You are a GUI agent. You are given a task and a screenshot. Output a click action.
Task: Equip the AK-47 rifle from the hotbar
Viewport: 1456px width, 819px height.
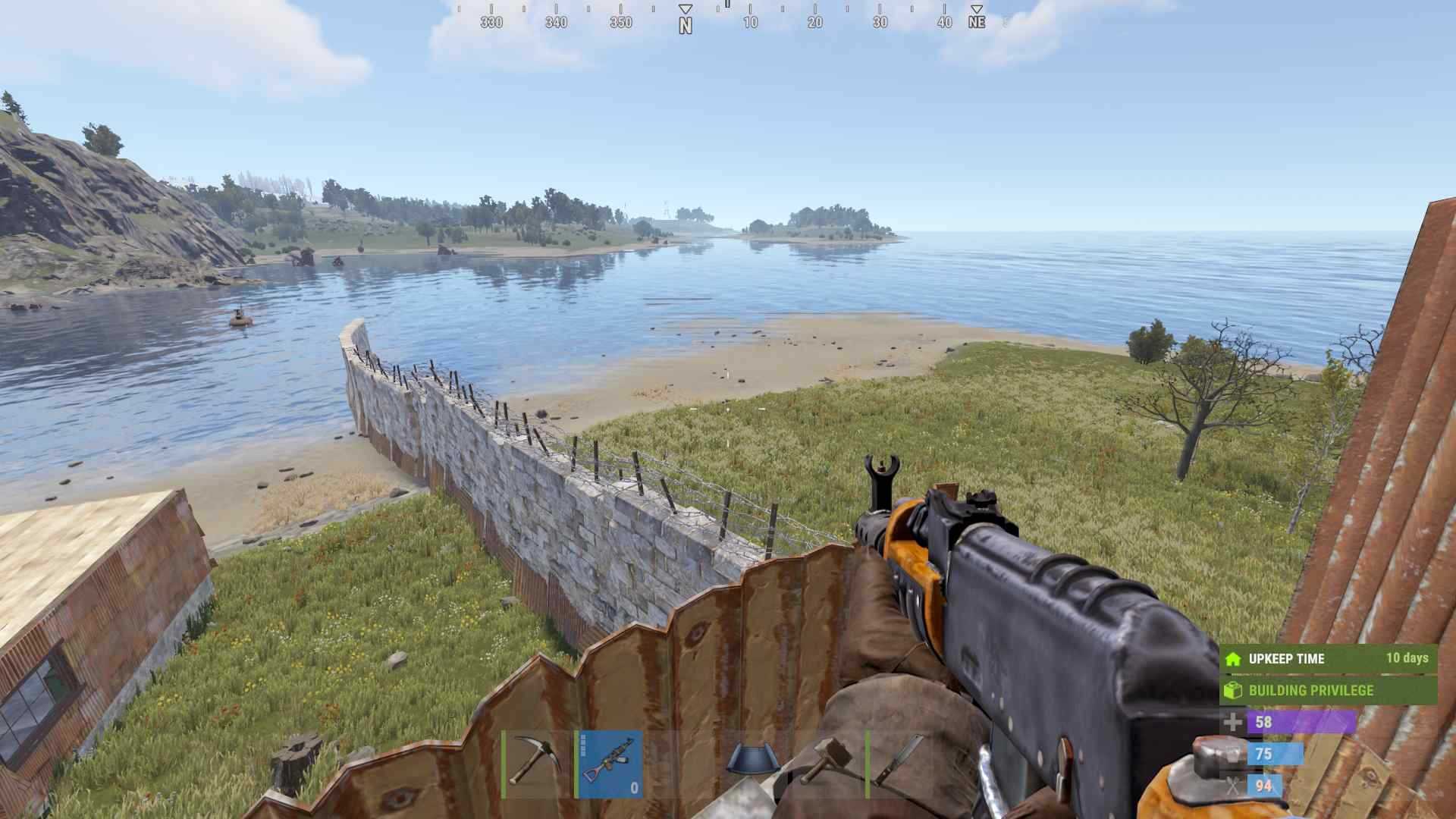click(x=610, y=762)
